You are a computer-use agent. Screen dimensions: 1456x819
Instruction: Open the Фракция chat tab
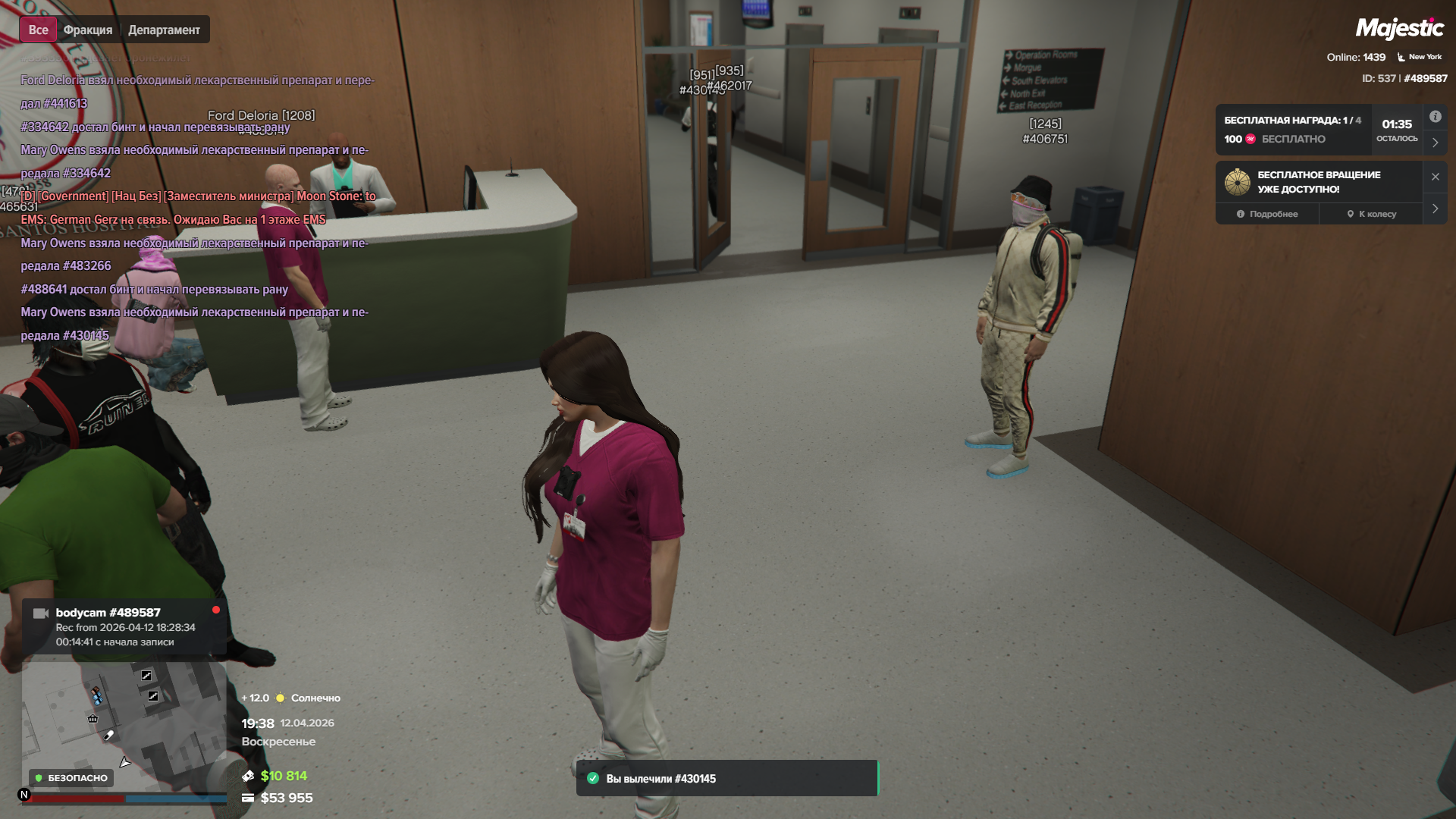click(x=88, y=30)
